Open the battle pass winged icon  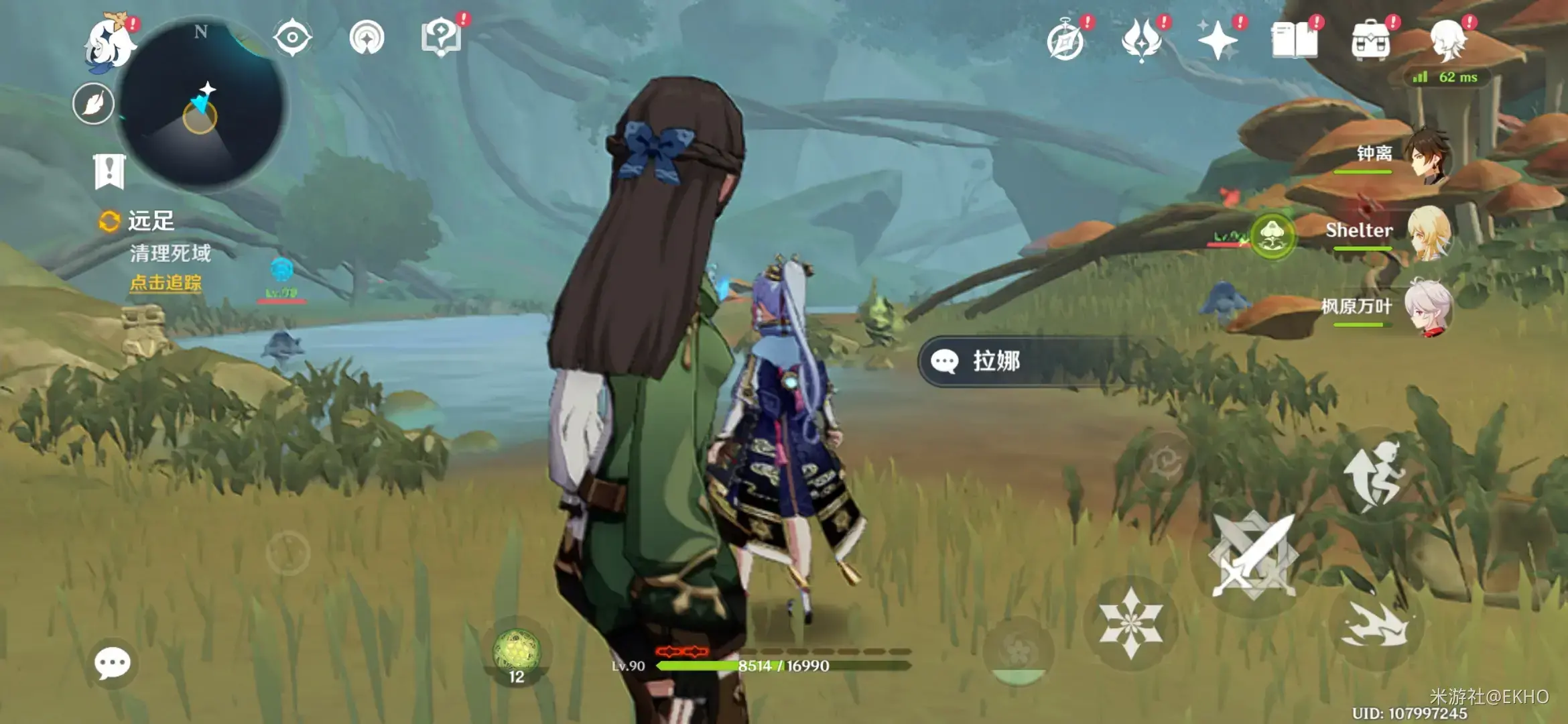coord(1142,40)
